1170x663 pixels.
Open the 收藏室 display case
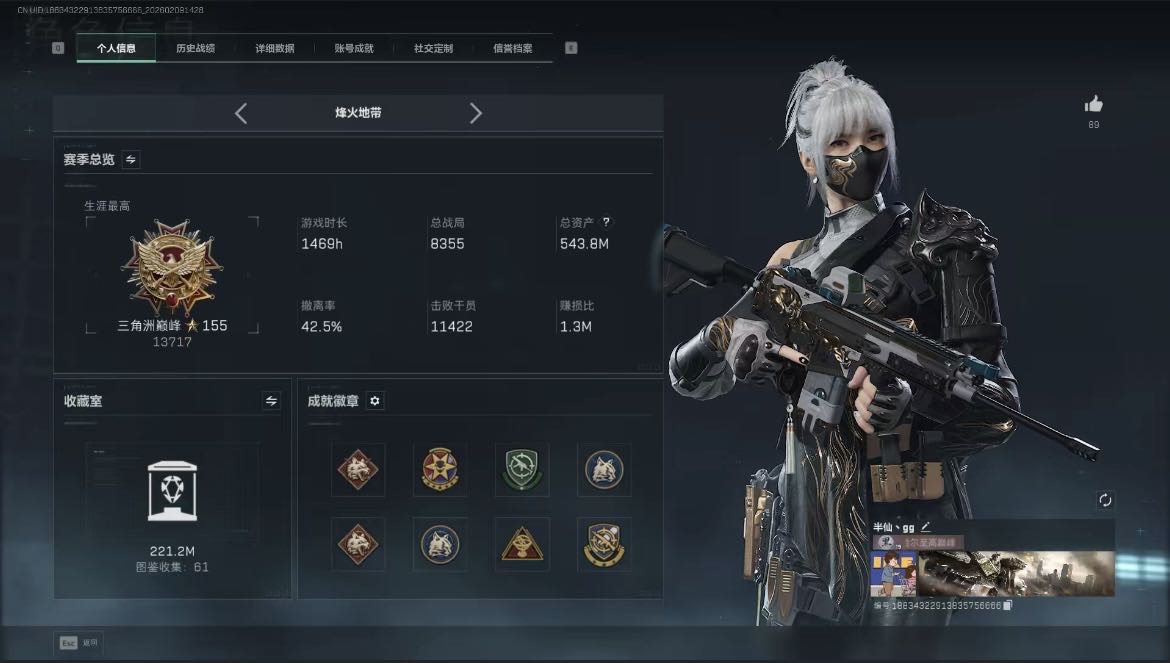(x=171, y=491)
